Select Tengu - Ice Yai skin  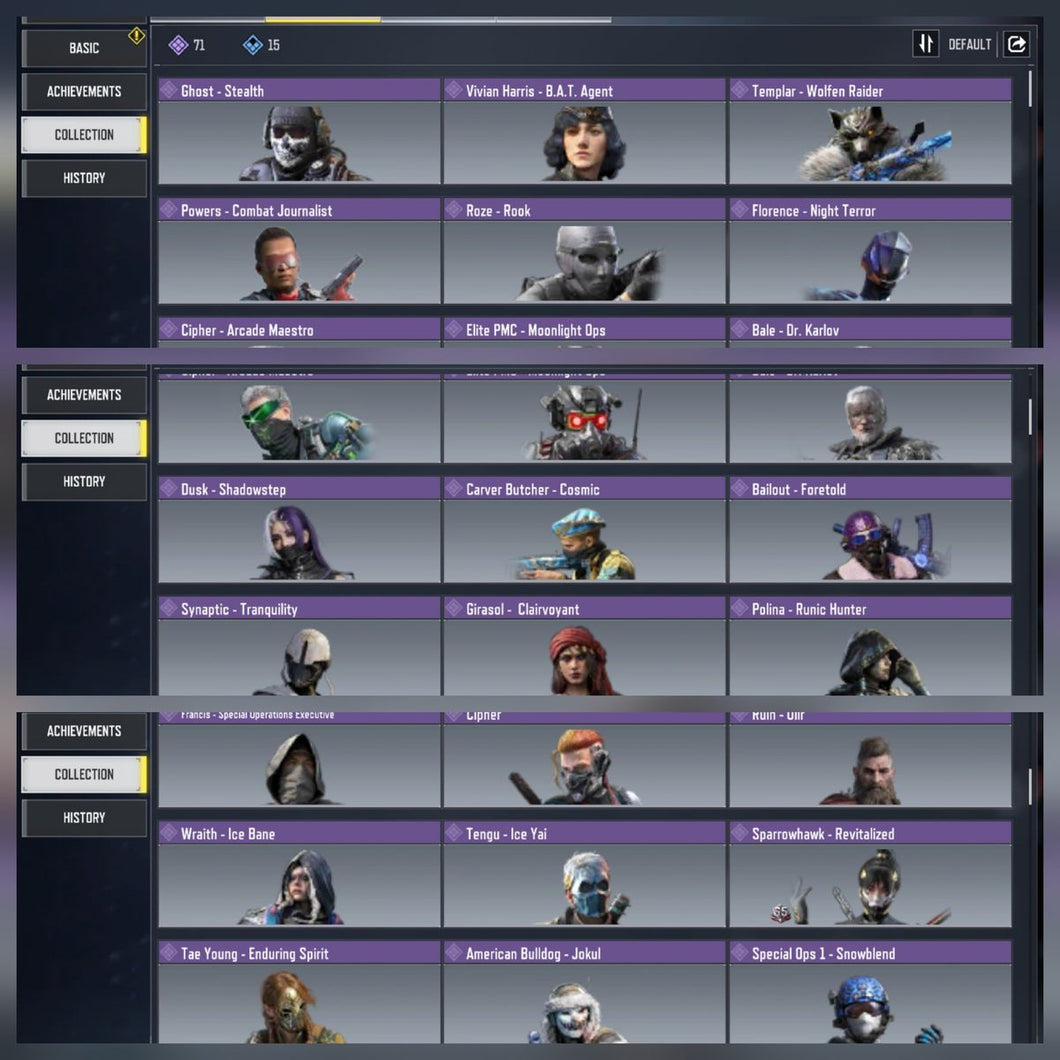pyautogui.click(x=584, y=876)
